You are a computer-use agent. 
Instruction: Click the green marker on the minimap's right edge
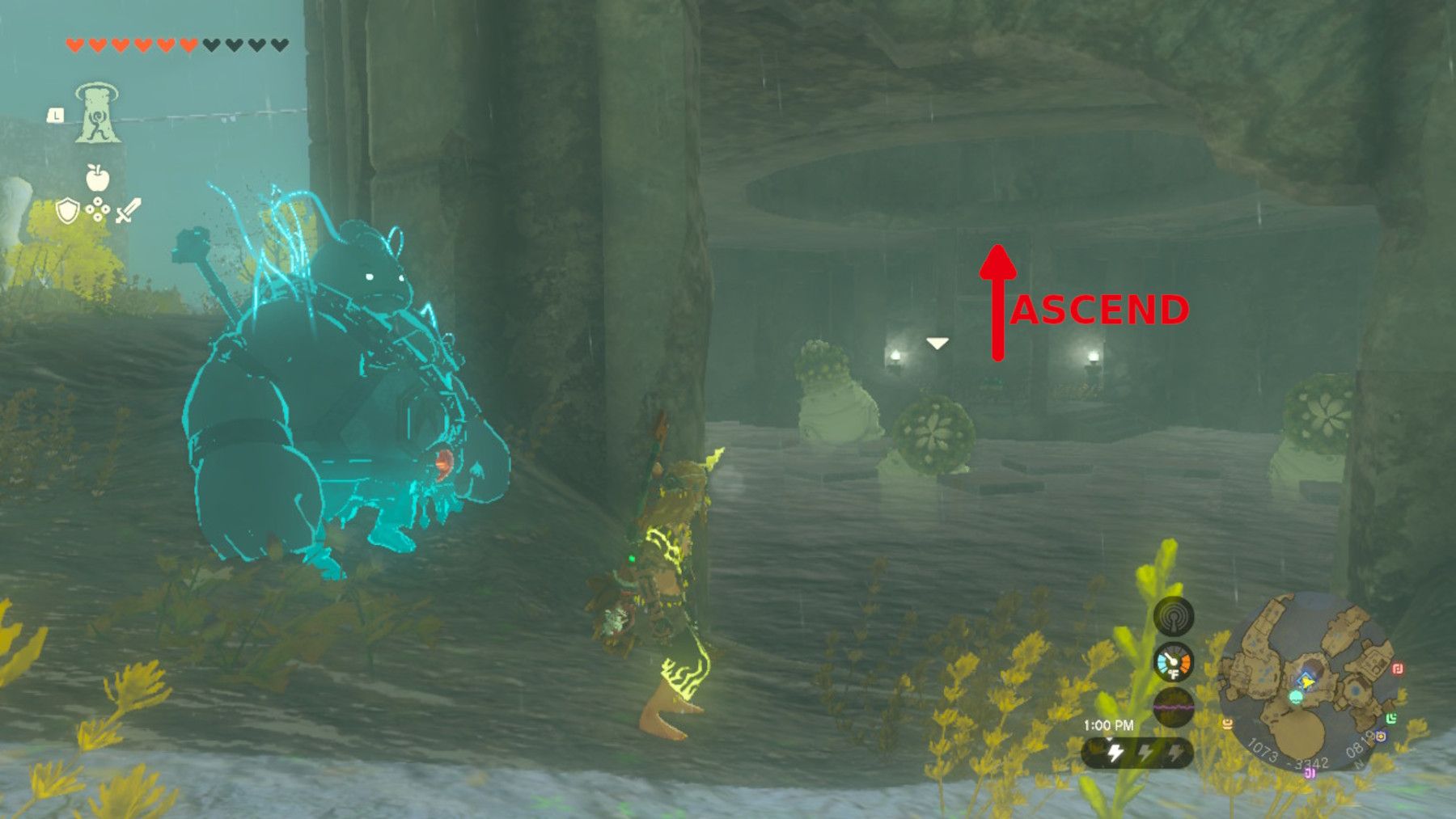coord(1393,717)
